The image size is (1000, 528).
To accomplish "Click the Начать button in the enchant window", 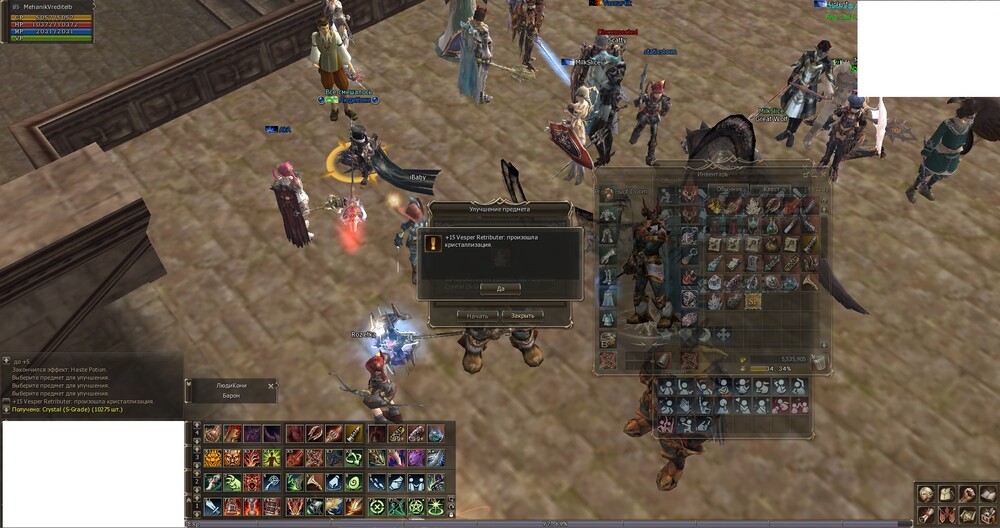I will coord(478,315).
